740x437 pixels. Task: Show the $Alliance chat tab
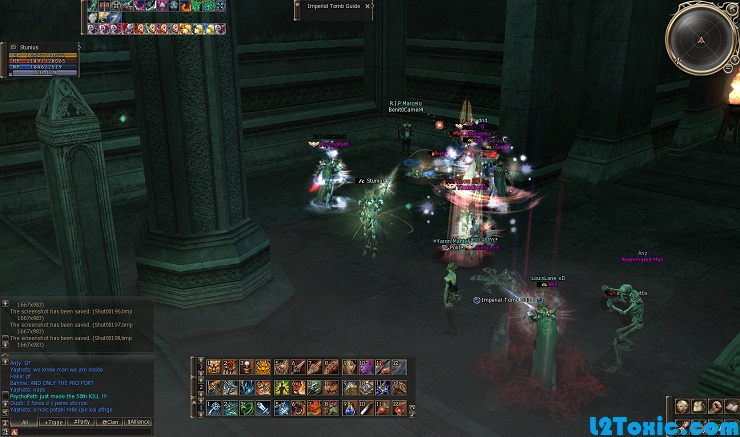point(138,422)
